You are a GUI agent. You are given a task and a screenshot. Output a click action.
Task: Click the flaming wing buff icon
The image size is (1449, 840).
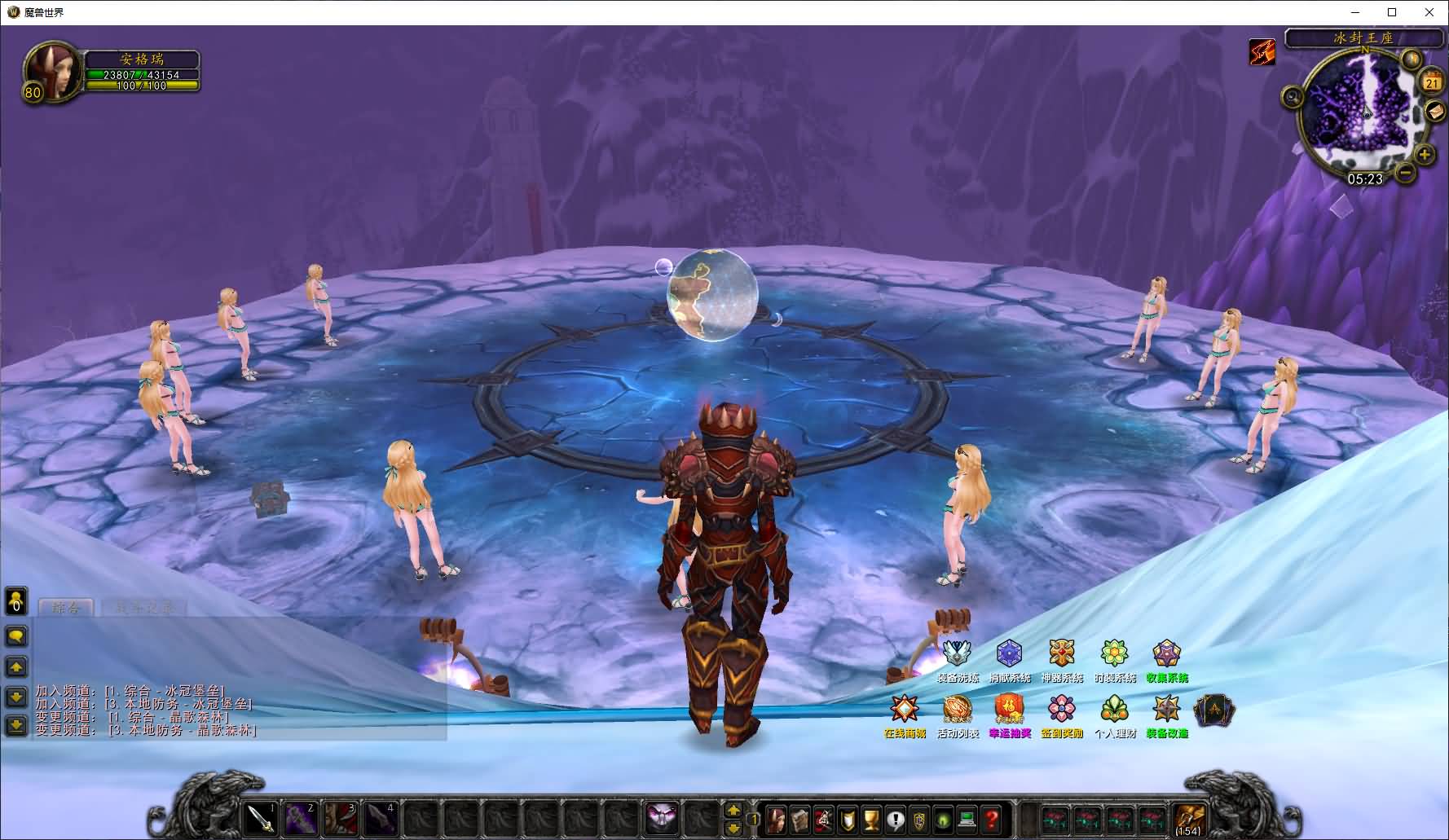pos(1262,52)
